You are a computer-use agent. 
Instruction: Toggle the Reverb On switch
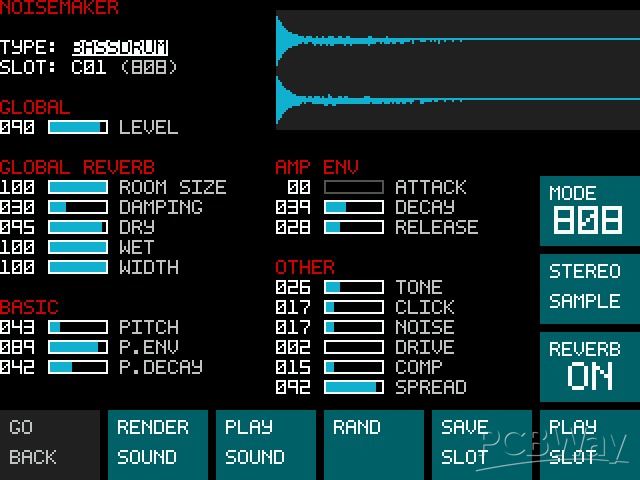[x=589, y=365]
